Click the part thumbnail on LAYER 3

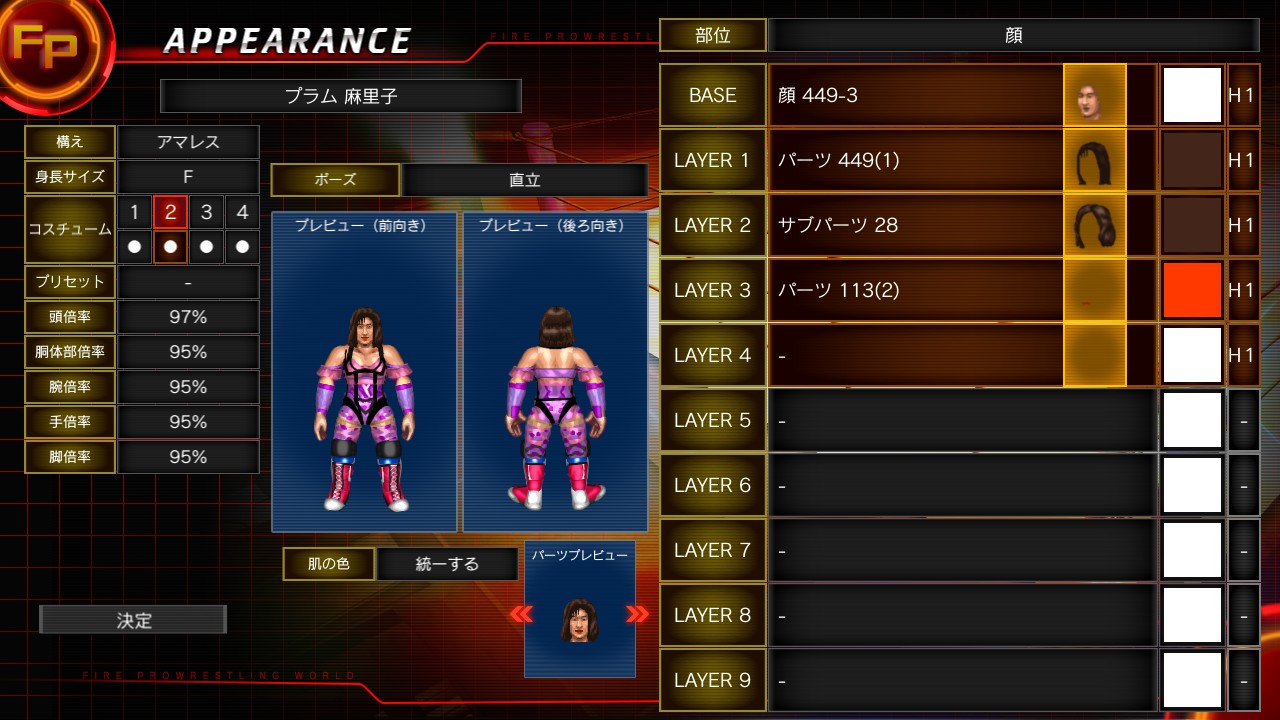coord(1094,290)
